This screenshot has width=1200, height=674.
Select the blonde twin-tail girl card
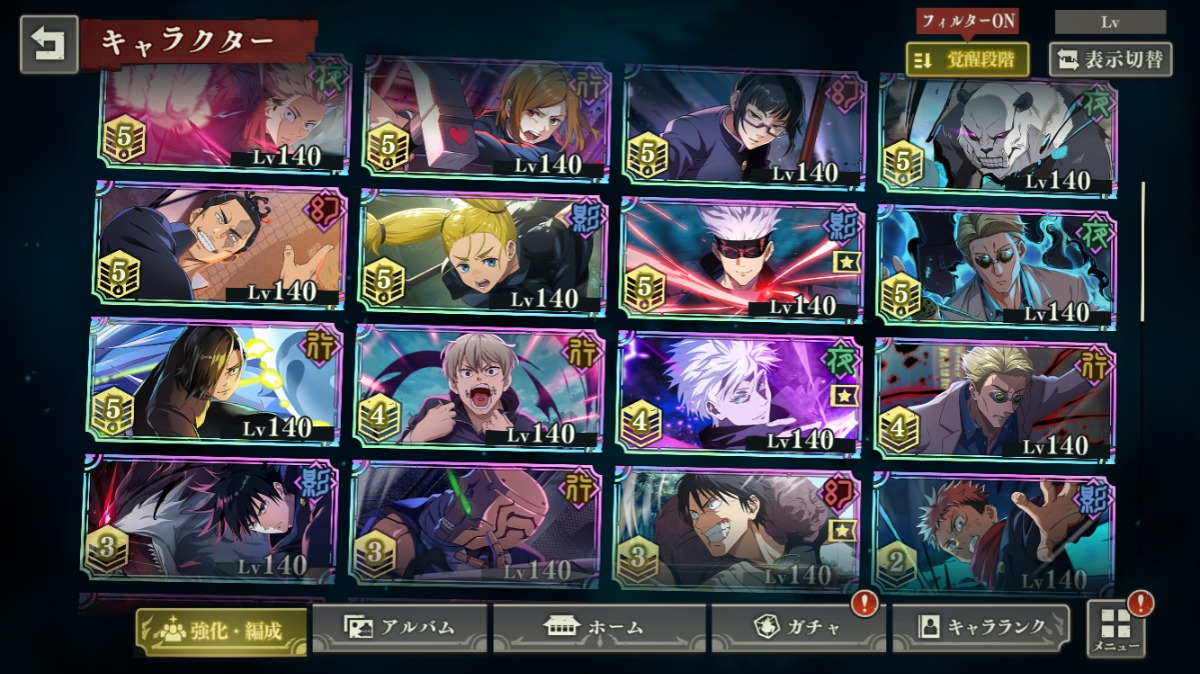coord(482,253)
